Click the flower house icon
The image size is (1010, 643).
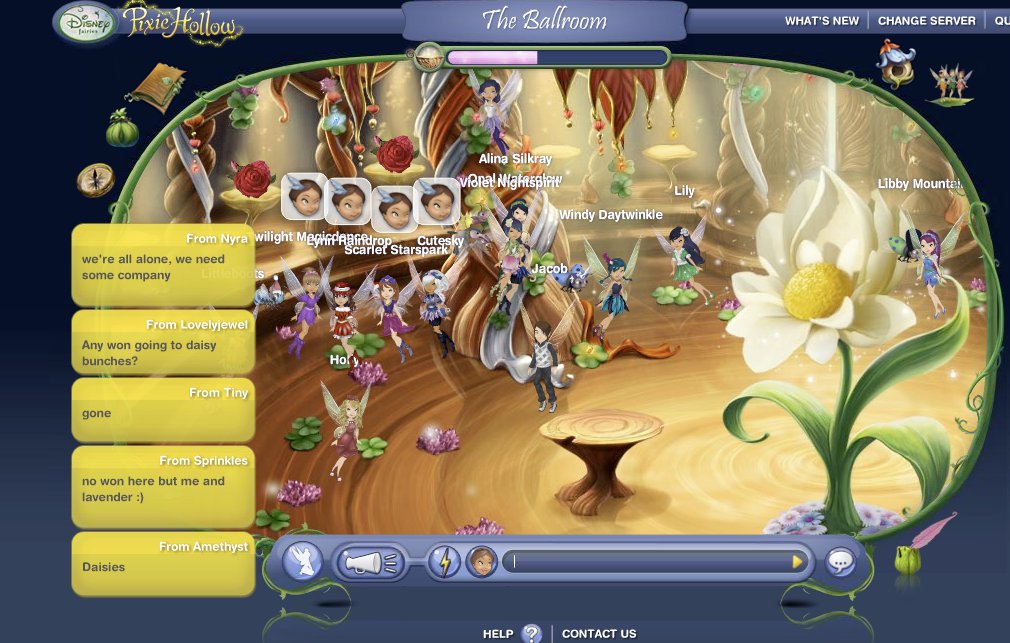894,62
